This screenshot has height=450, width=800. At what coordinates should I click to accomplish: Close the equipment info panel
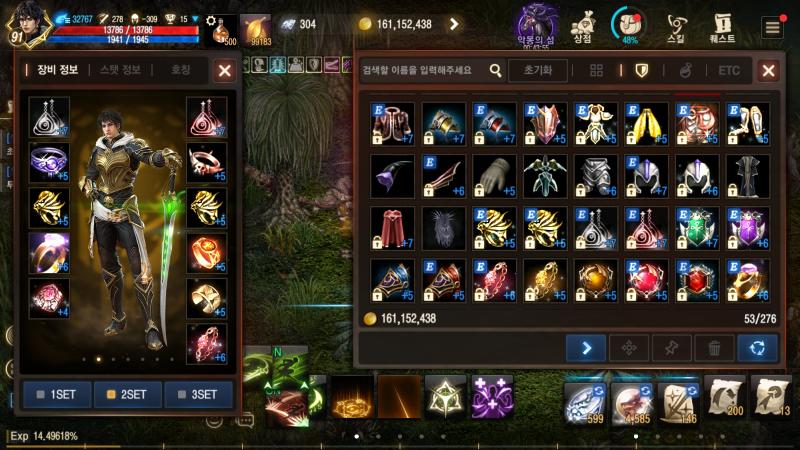[x=225, y=70]
